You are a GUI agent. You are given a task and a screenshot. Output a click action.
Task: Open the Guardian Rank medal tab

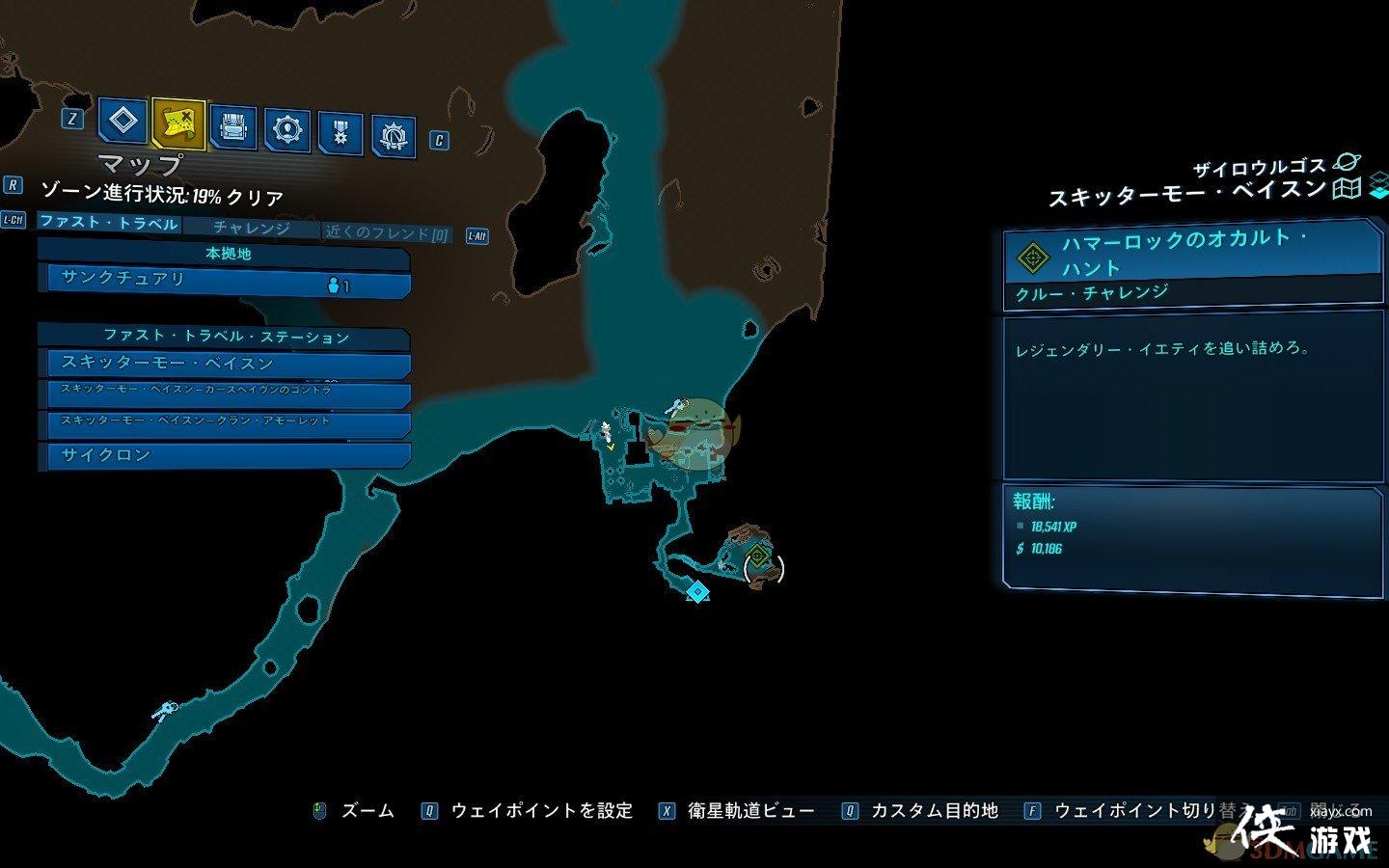[340, 132]
